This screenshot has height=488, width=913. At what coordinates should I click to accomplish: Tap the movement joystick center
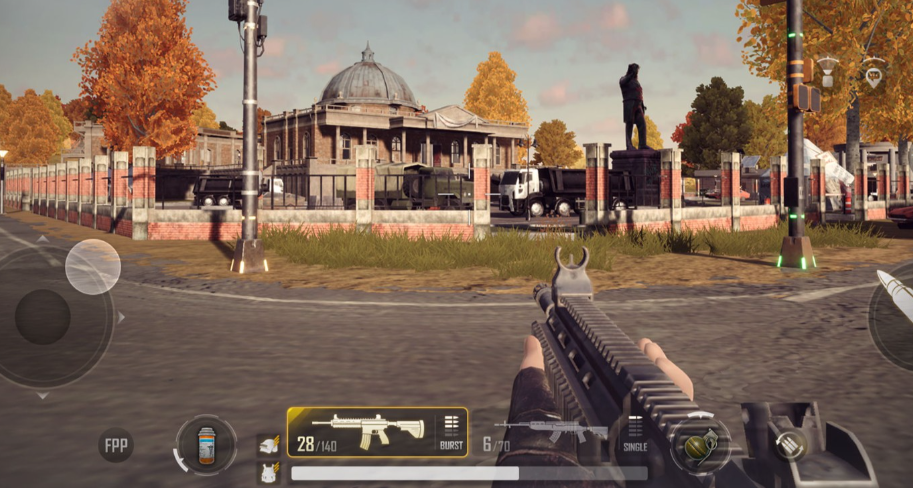point(43,317)
